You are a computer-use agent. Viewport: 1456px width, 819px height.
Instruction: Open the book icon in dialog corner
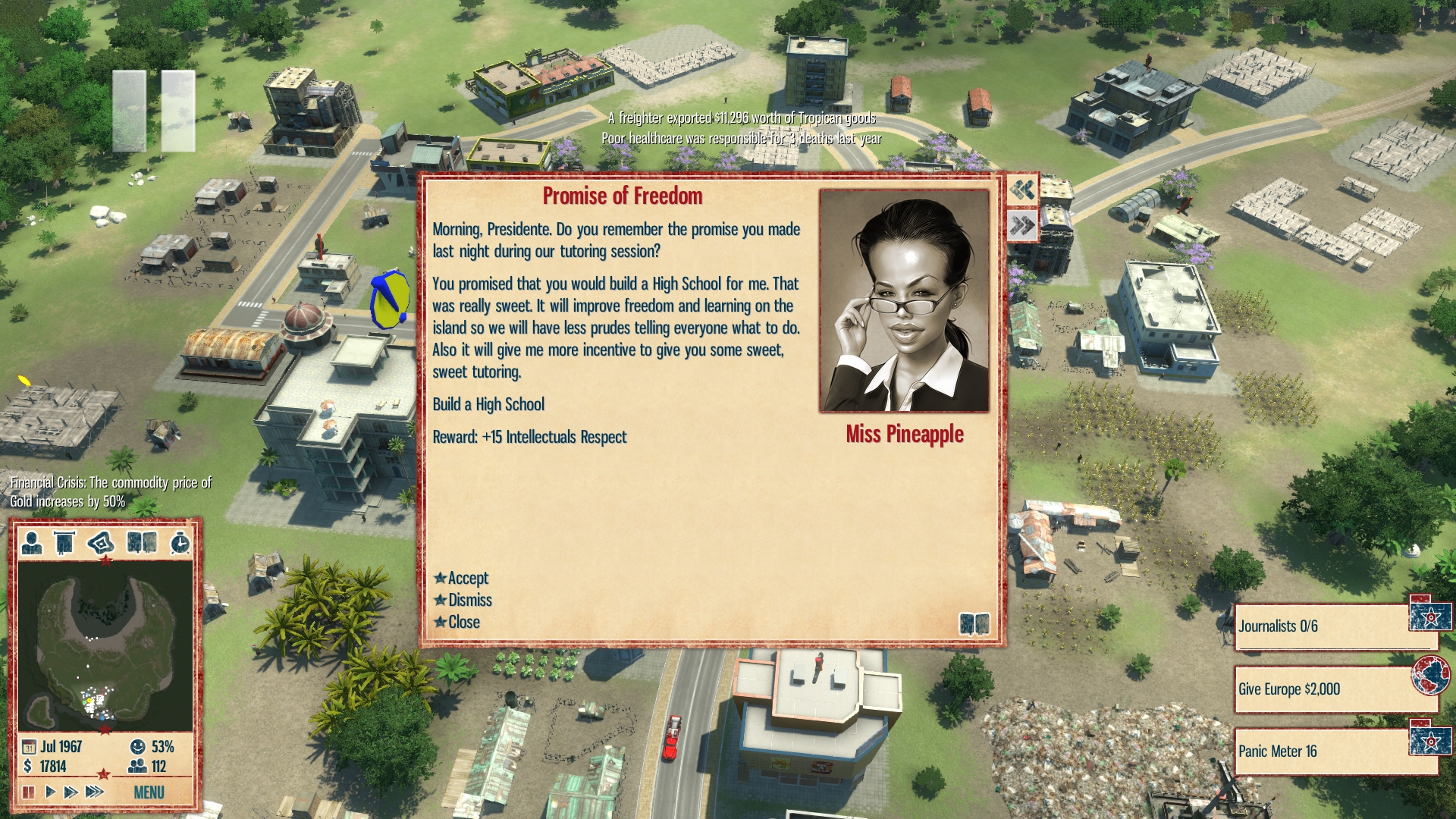click(x=974, y=624)
